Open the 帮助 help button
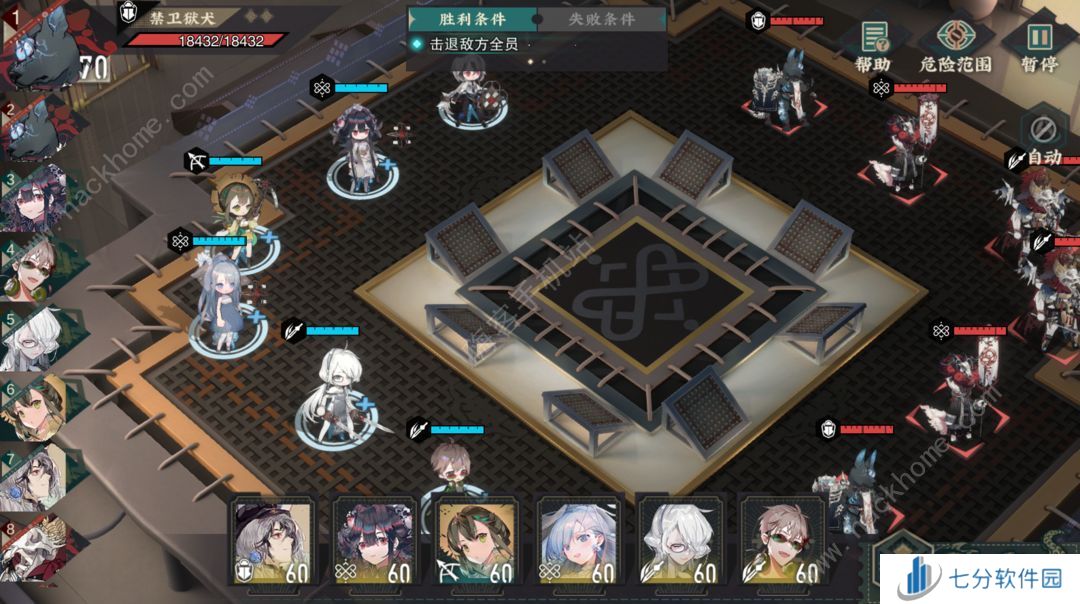Screen dimensions: 1080x604 pos(872,45)
